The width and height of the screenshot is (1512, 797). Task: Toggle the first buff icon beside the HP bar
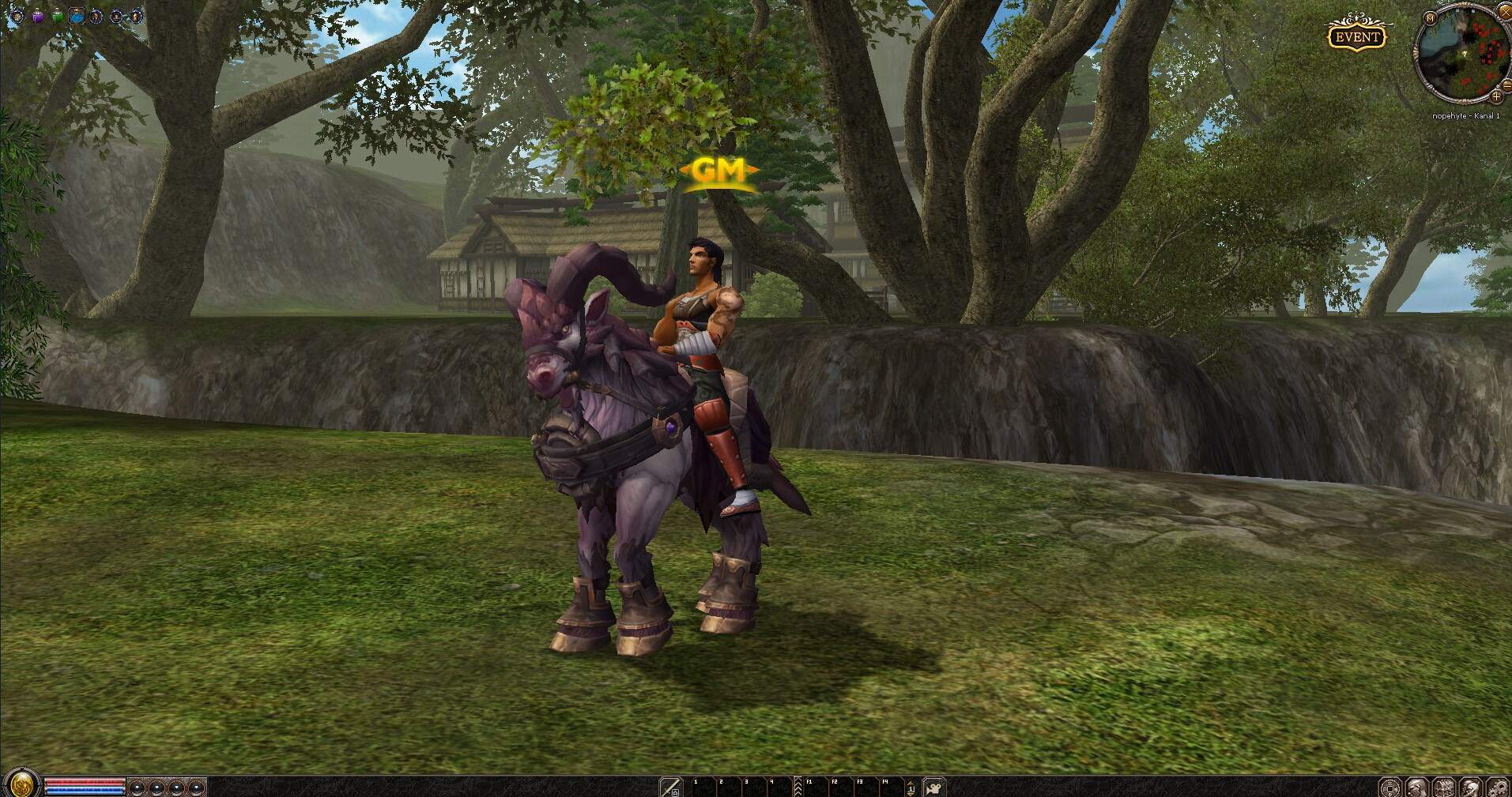136,788
